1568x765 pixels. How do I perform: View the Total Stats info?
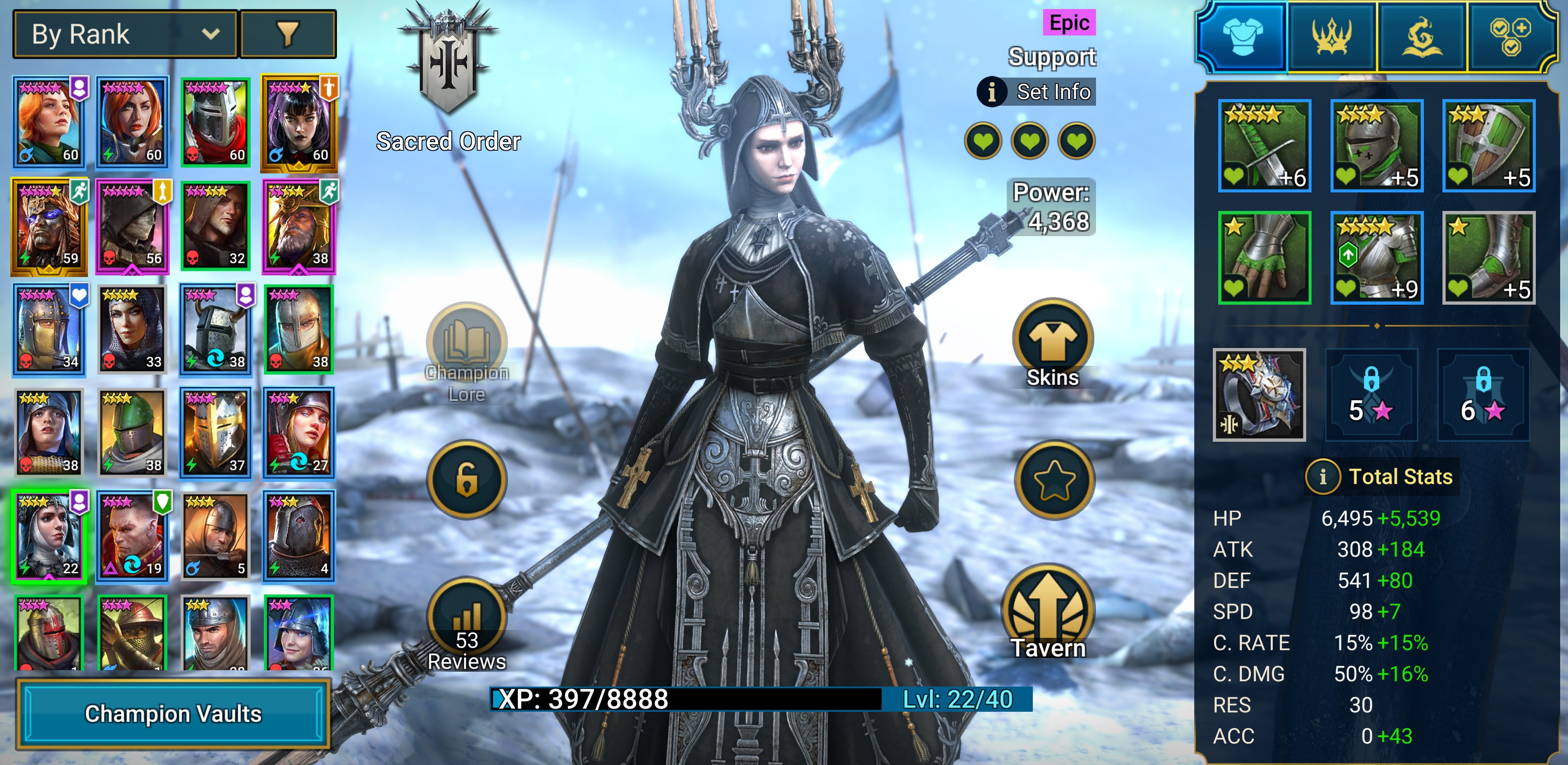pyautogui.click(x=1322, y=476)
